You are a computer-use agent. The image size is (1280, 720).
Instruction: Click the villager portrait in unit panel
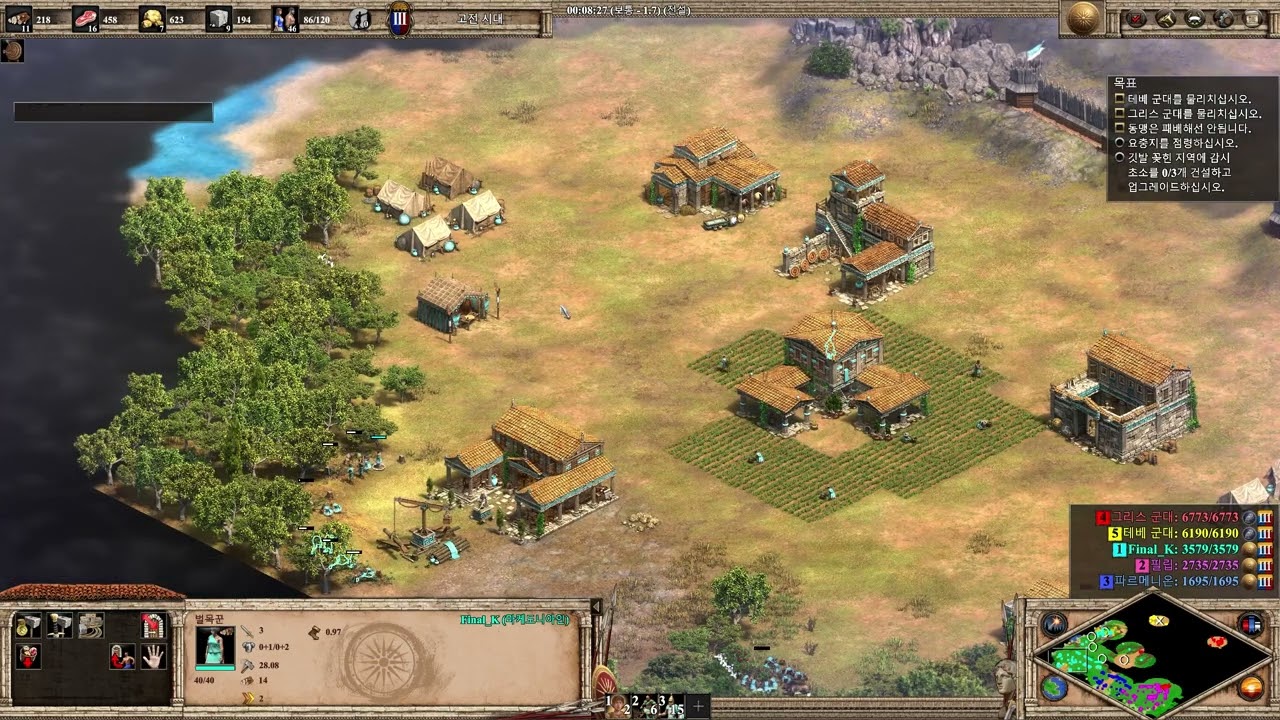pyautogui.click(x=215, y=646)
